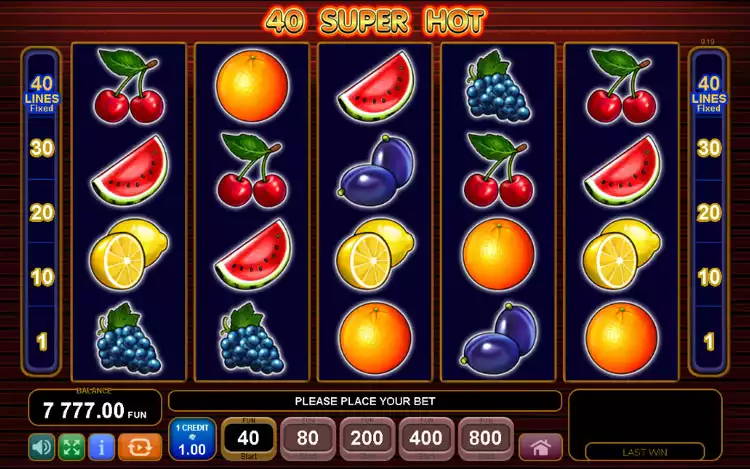
Task: Place the 40 bet to start
Action: point(248,440)
